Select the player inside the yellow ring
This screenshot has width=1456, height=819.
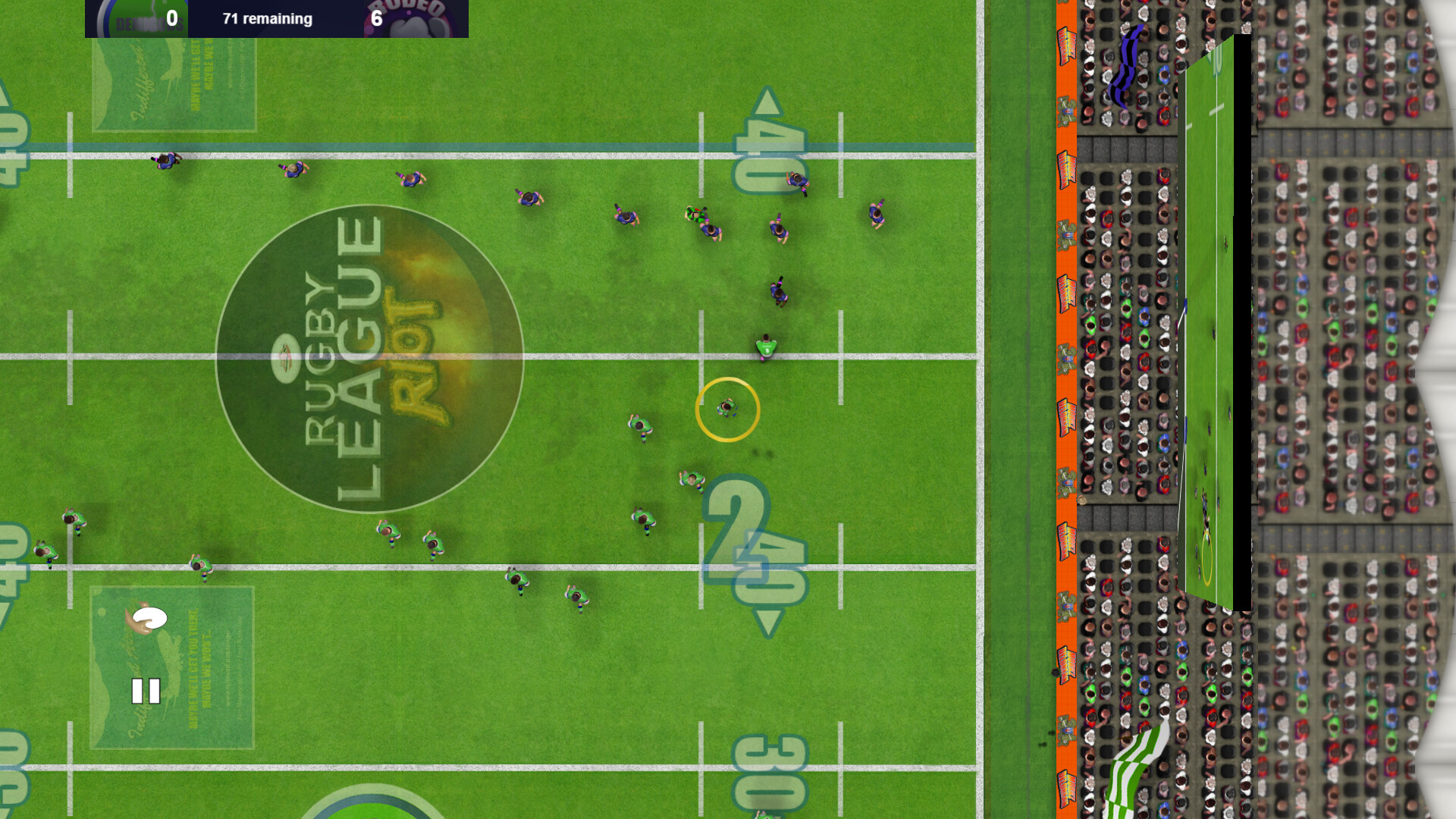[728, 409]
